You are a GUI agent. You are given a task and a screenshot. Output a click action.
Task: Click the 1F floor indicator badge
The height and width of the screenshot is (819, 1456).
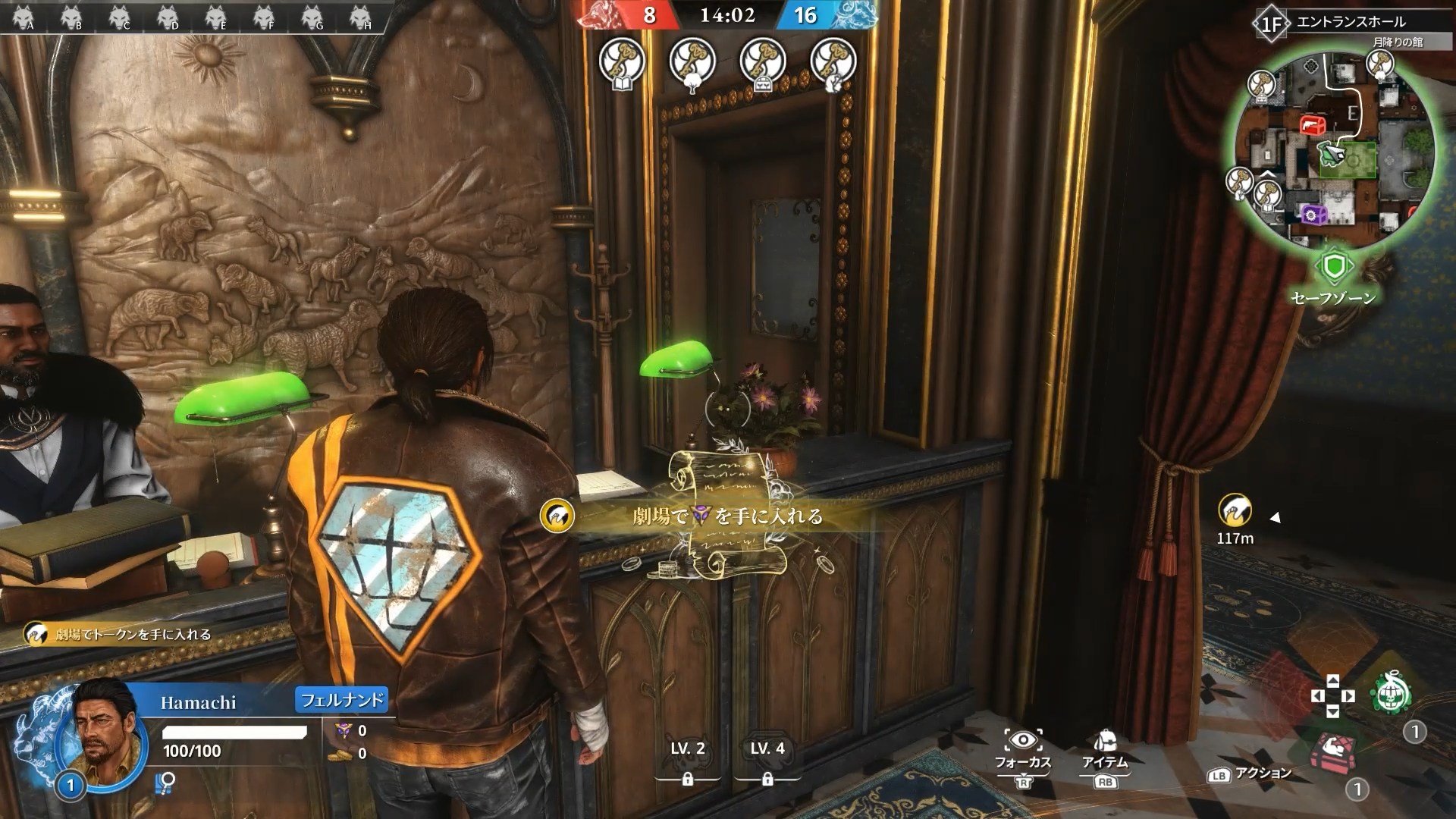pyautogui.click(x=1272, y=24)
